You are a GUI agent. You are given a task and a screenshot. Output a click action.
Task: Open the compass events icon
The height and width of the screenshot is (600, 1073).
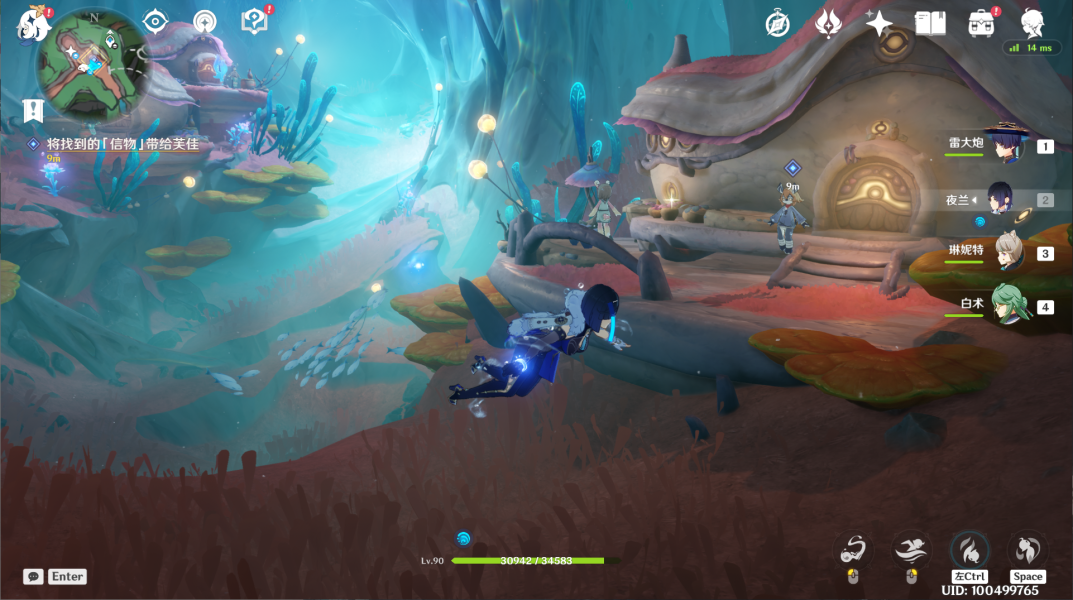click(x=778, y=23)
